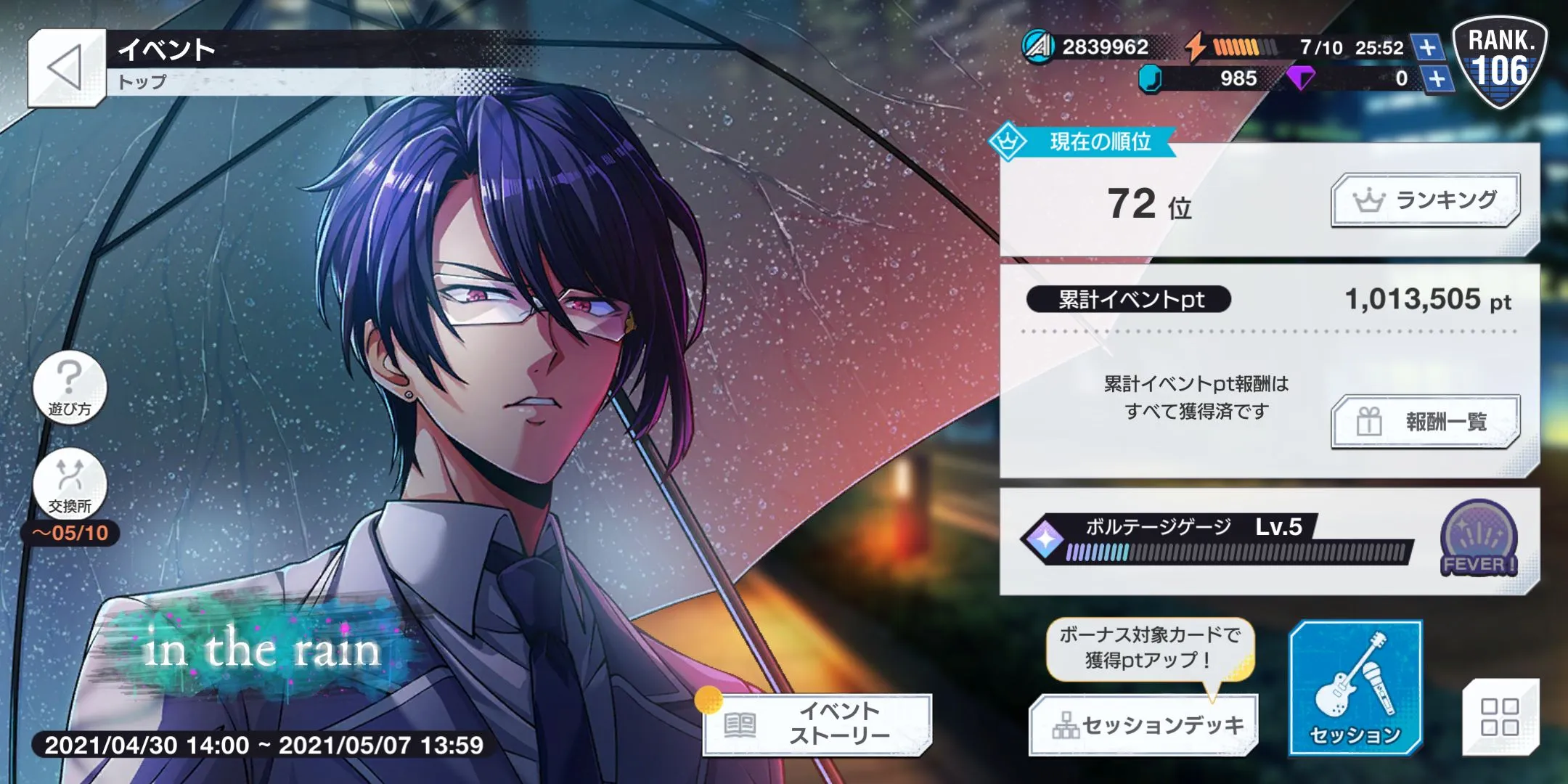Viewport: 1568px width, 784px height.
Task: Visit the 交換所 exchange shop
Action: tap(70, 484)
